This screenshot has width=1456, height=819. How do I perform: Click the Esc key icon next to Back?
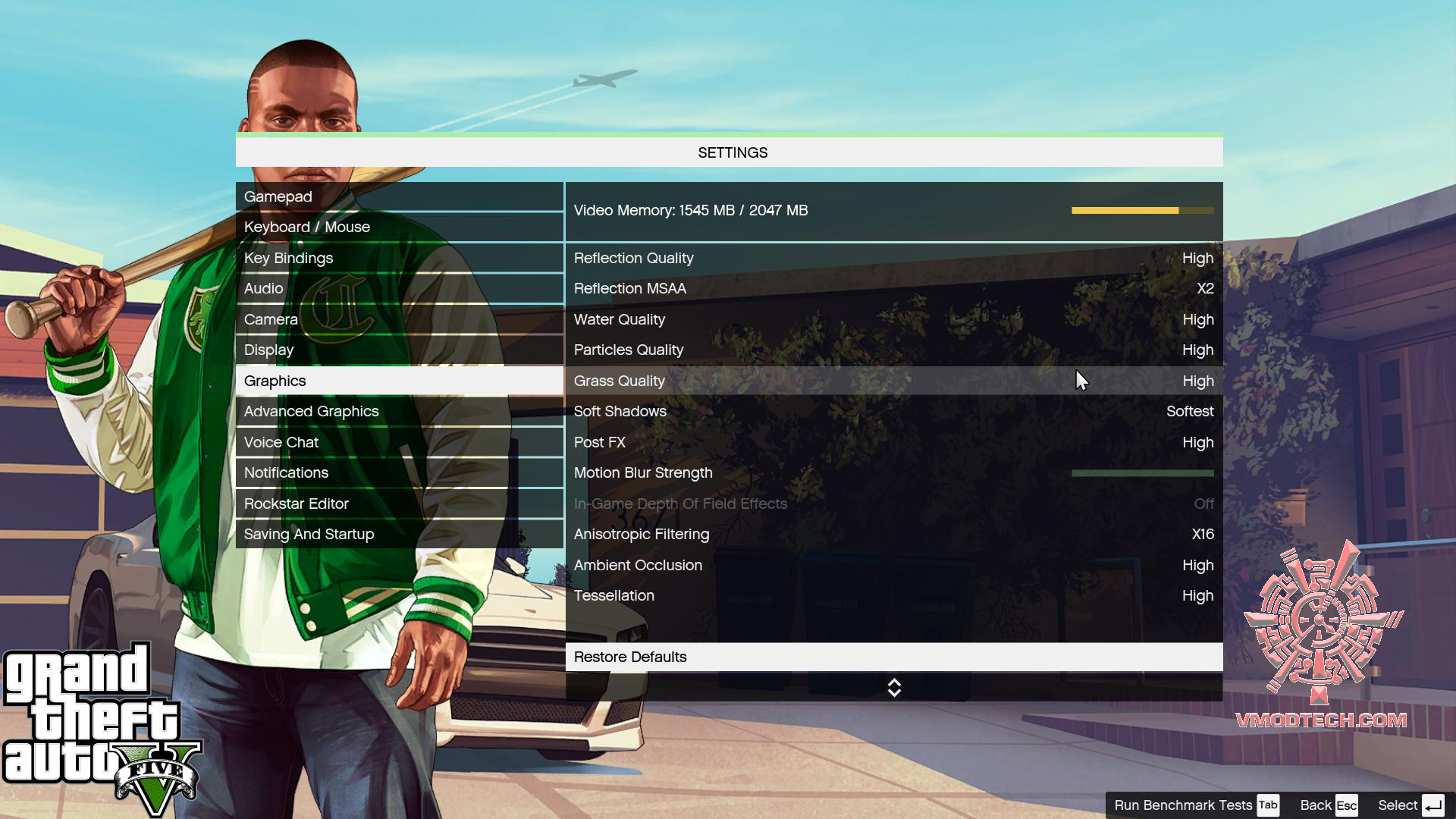click(x=1346, y=805)
